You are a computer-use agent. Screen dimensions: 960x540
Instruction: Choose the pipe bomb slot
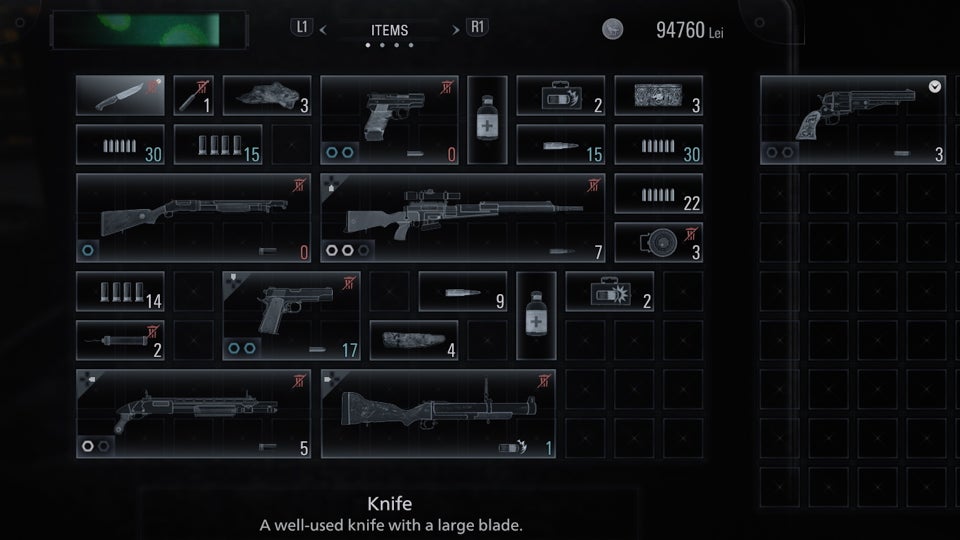pos(193,95)
